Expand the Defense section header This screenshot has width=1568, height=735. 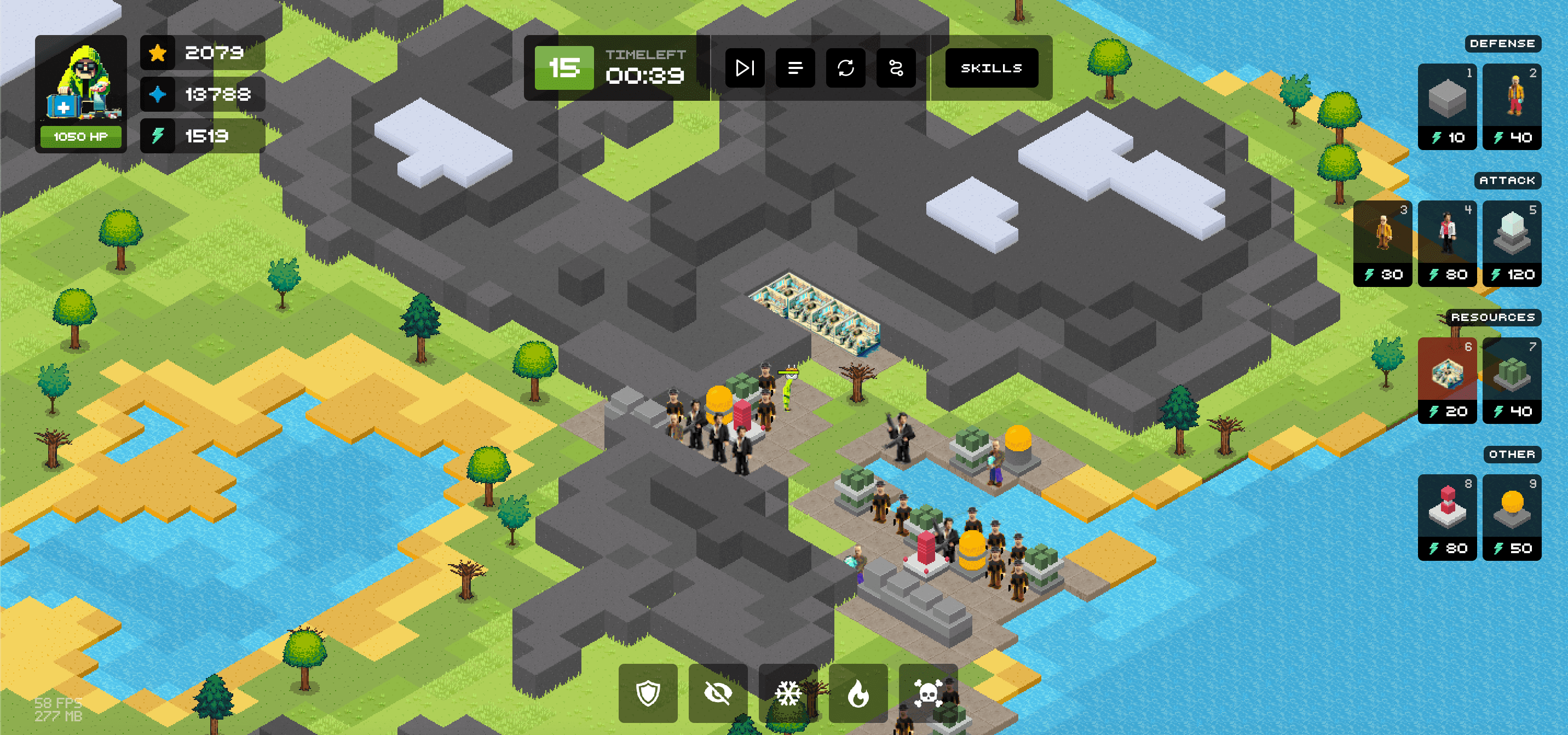click(x=1503, y=43)
